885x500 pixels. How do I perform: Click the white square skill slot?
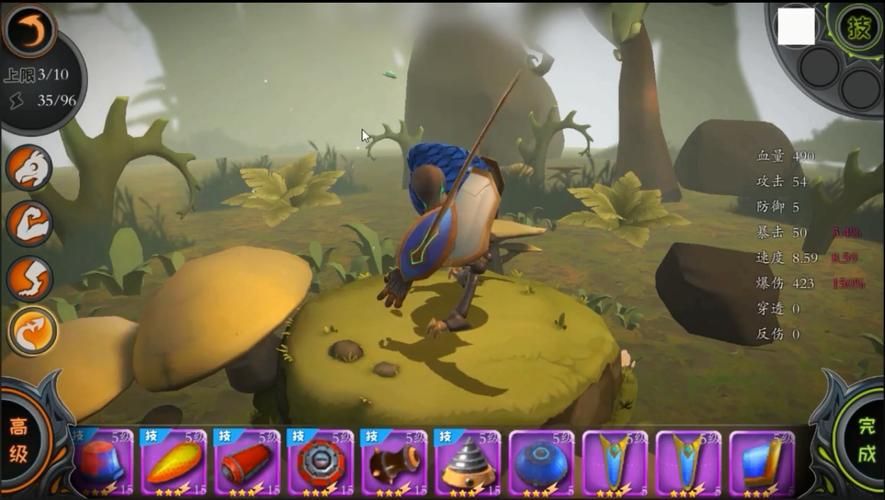tap(796, 28)
